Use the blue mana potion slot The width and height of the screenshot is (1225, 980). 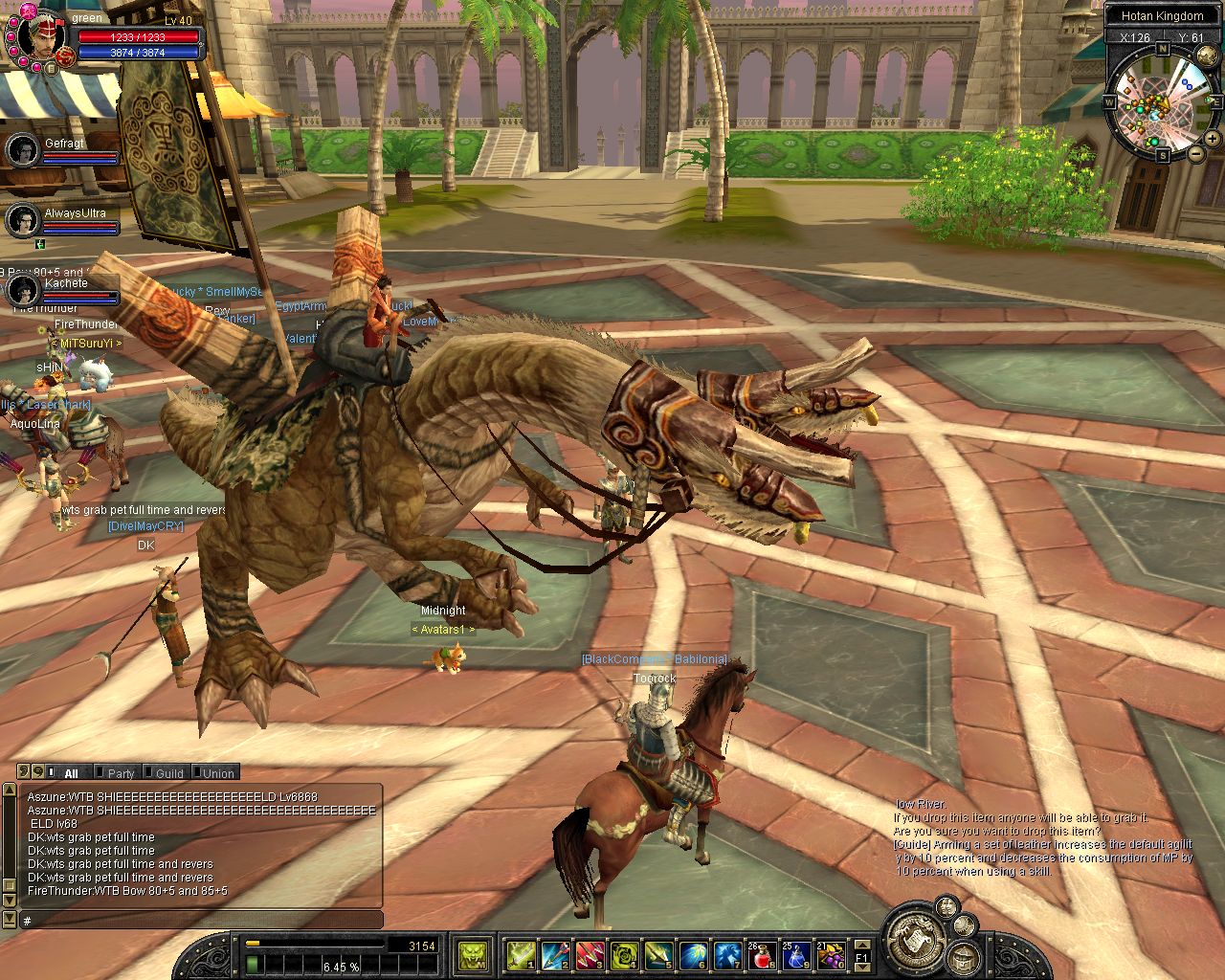click(x=796, y=954)
